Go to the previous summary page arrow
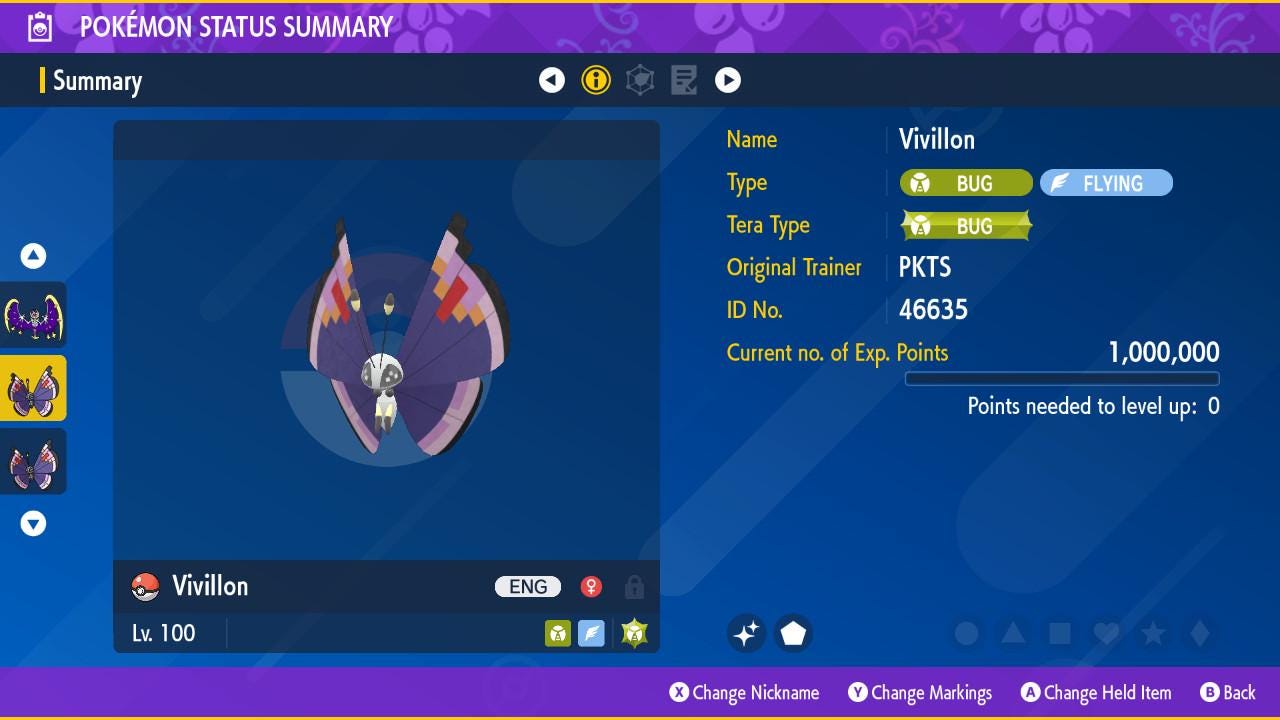Image resolution: width=1280 pixels, height=720 pixels. pos(552,80)
